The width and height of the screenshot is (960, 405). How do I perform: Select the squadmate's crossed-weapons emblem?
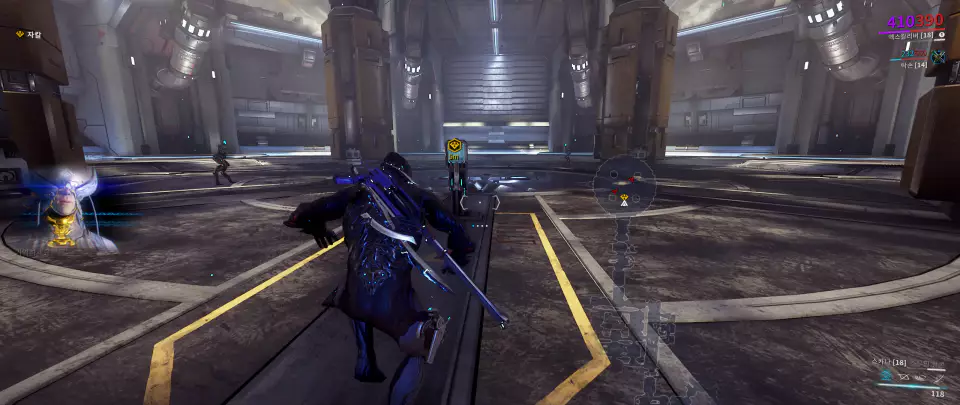938,57
